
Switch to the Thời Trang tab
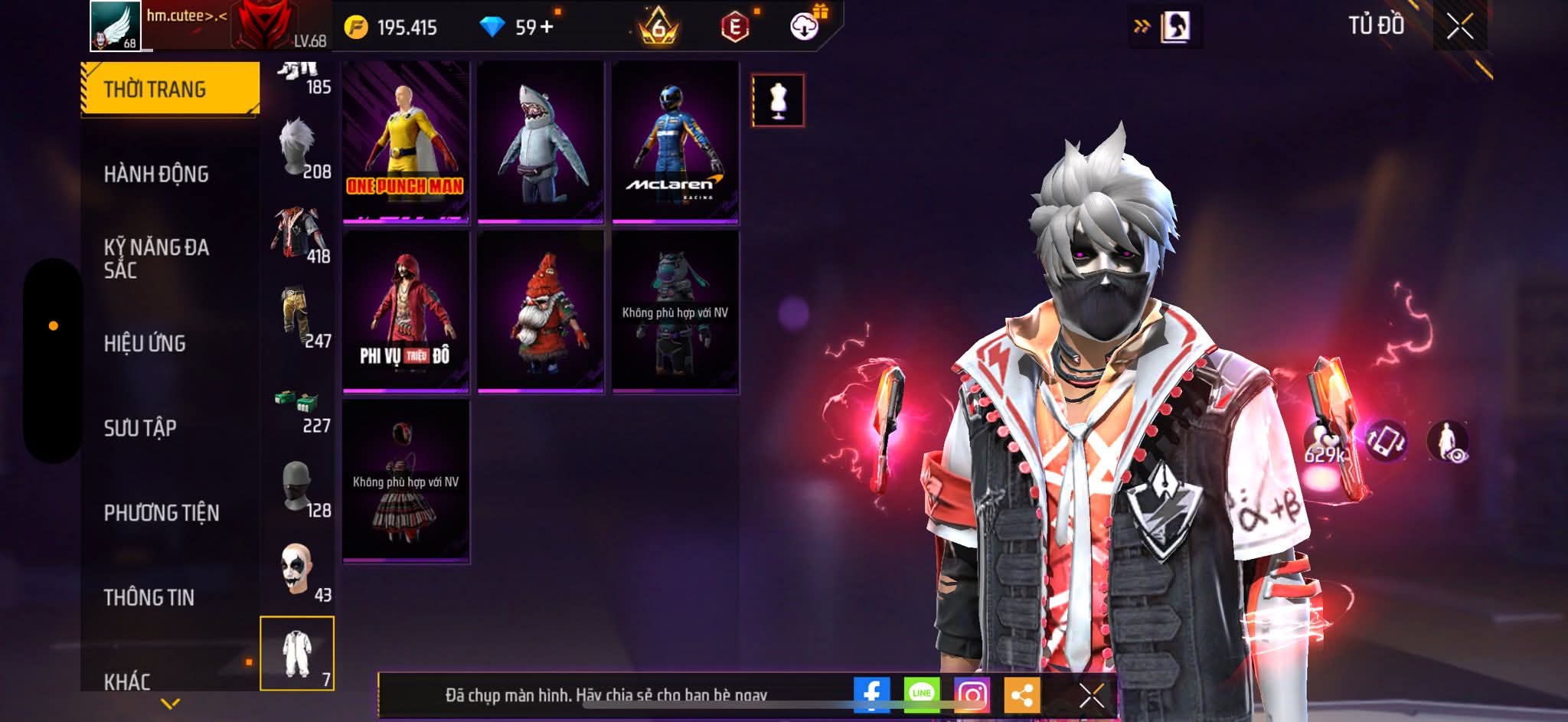click(170, 89)
